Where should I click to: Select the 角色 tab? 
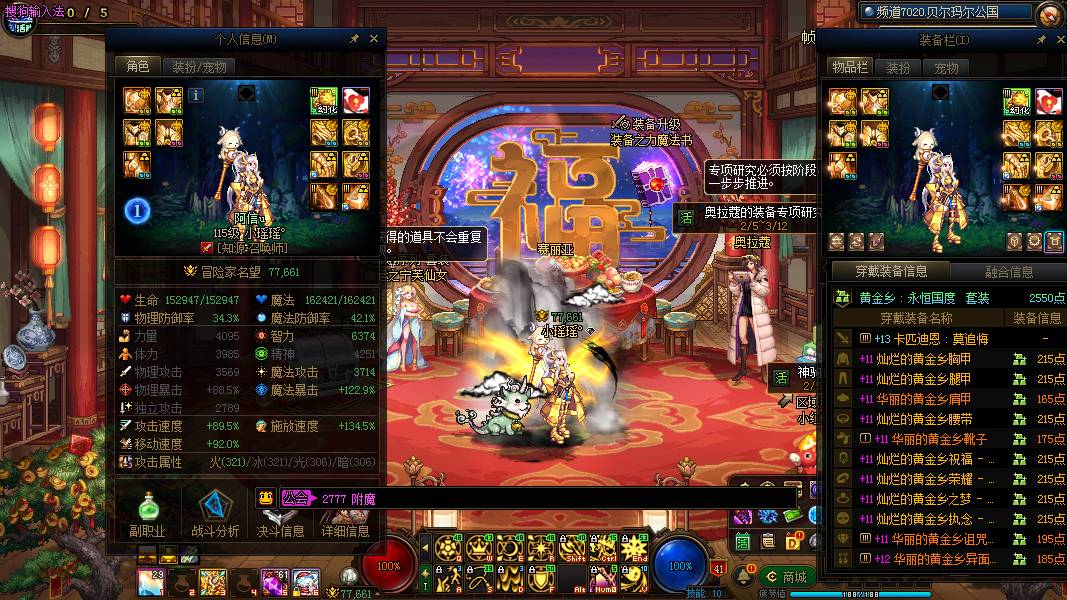tap(138, 66)
